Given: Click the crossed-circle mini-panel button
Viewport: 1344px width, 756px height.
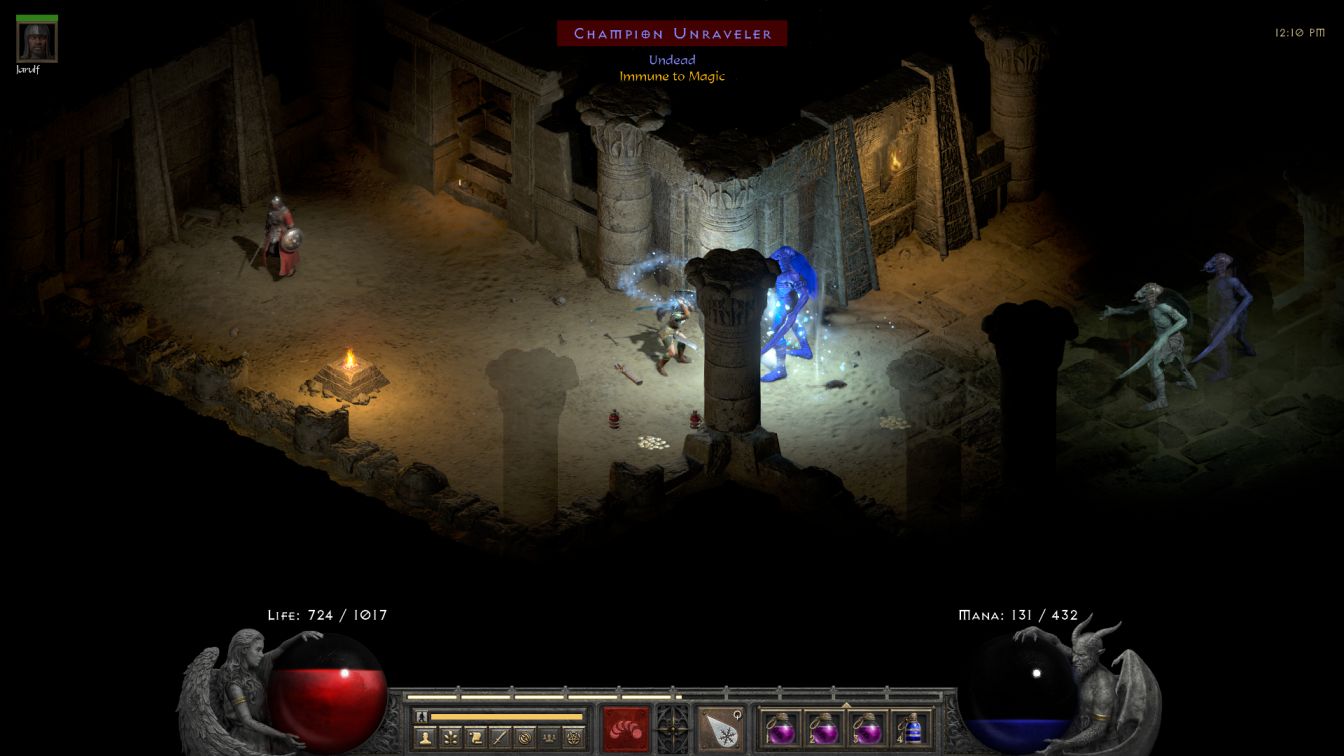Looking at the screenshot, I should 524,738.
